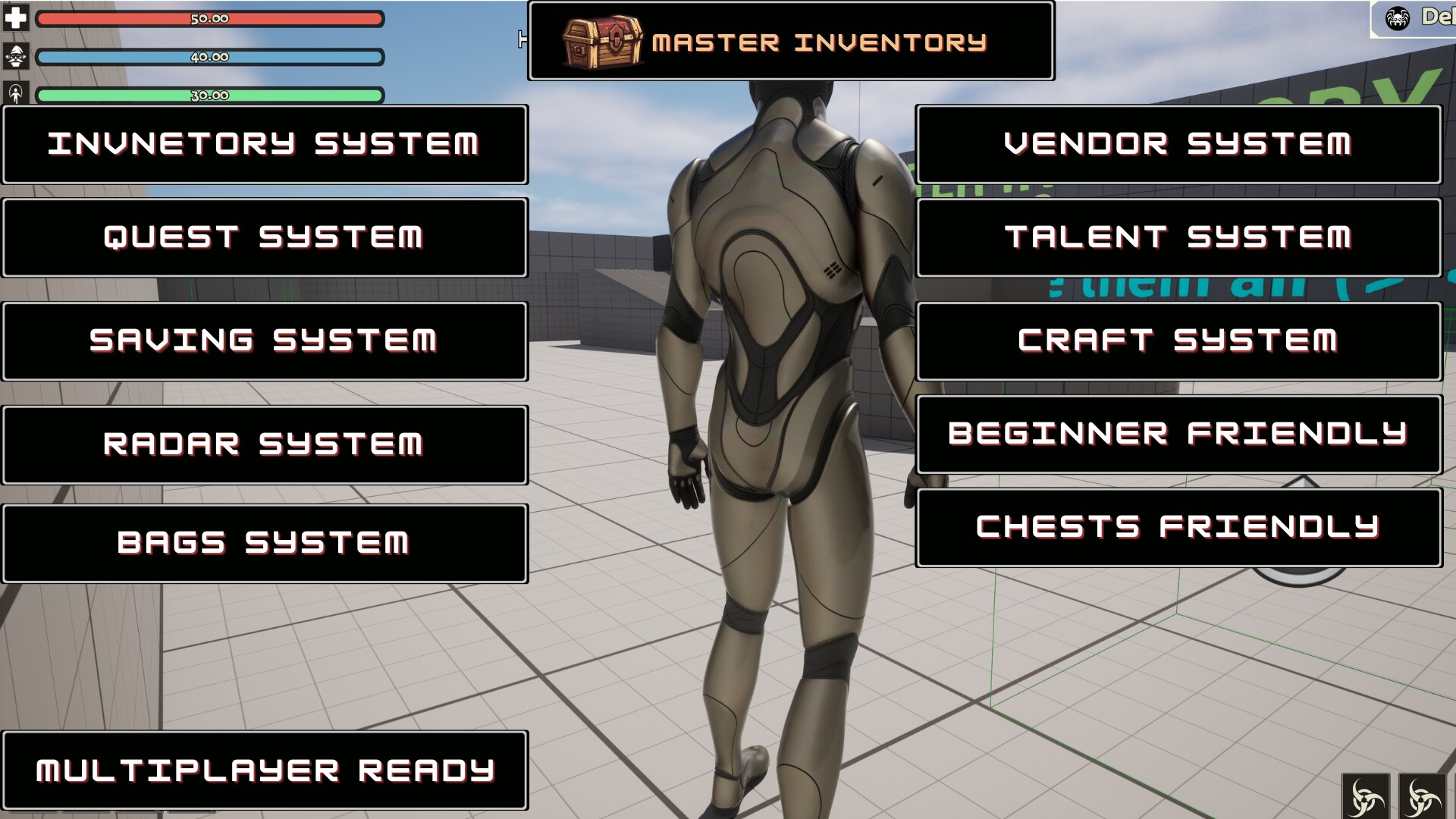Image resolution: width=1456 pixels, height=819 pixels.
Task: Click the Master Inventory title banner
Action: tap(791, 41)
